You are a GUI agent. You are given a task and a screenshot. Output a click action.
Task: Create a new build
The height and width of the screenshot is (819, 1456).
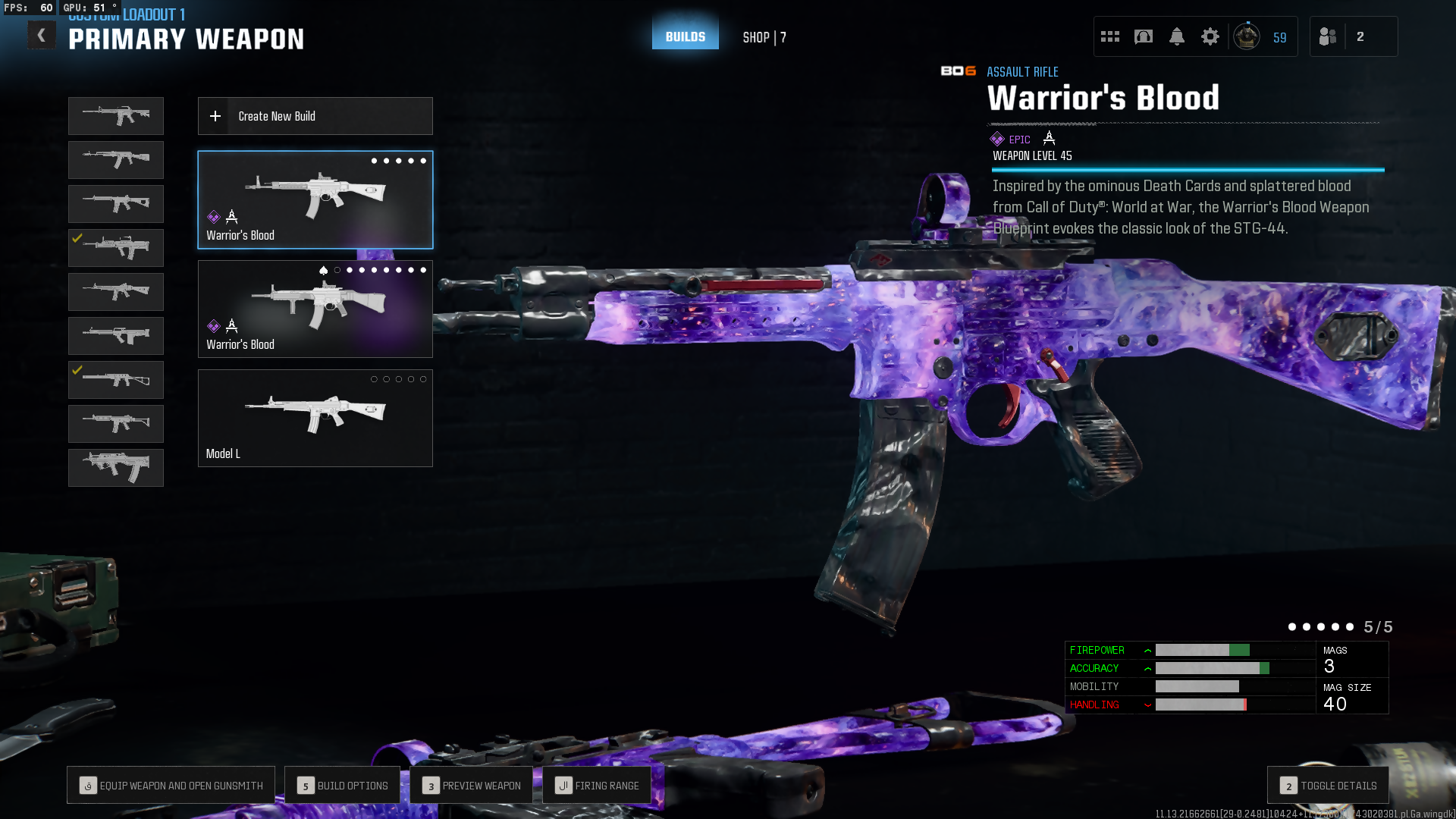point(315,116)
